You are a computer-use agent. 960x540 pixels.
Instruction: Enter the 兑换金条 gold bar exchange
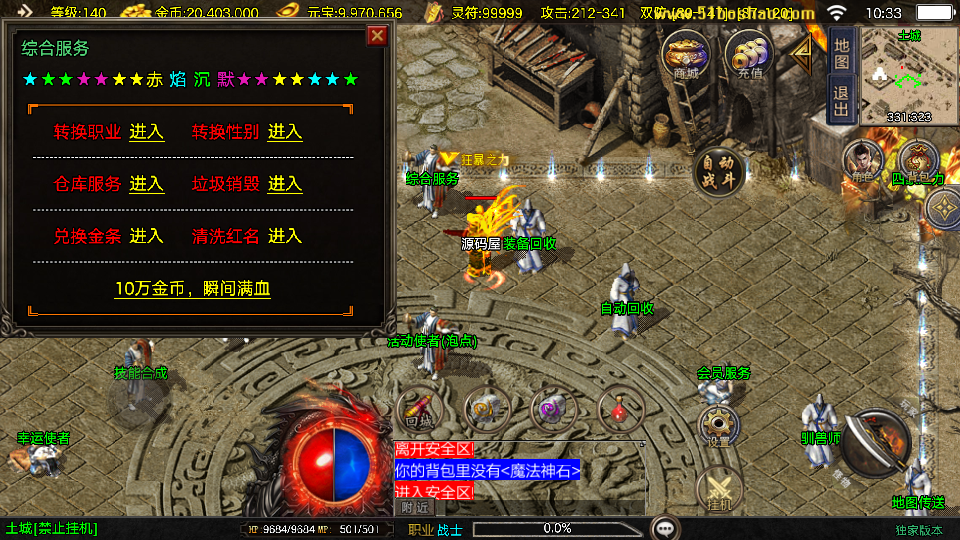[x=146, y=236]
